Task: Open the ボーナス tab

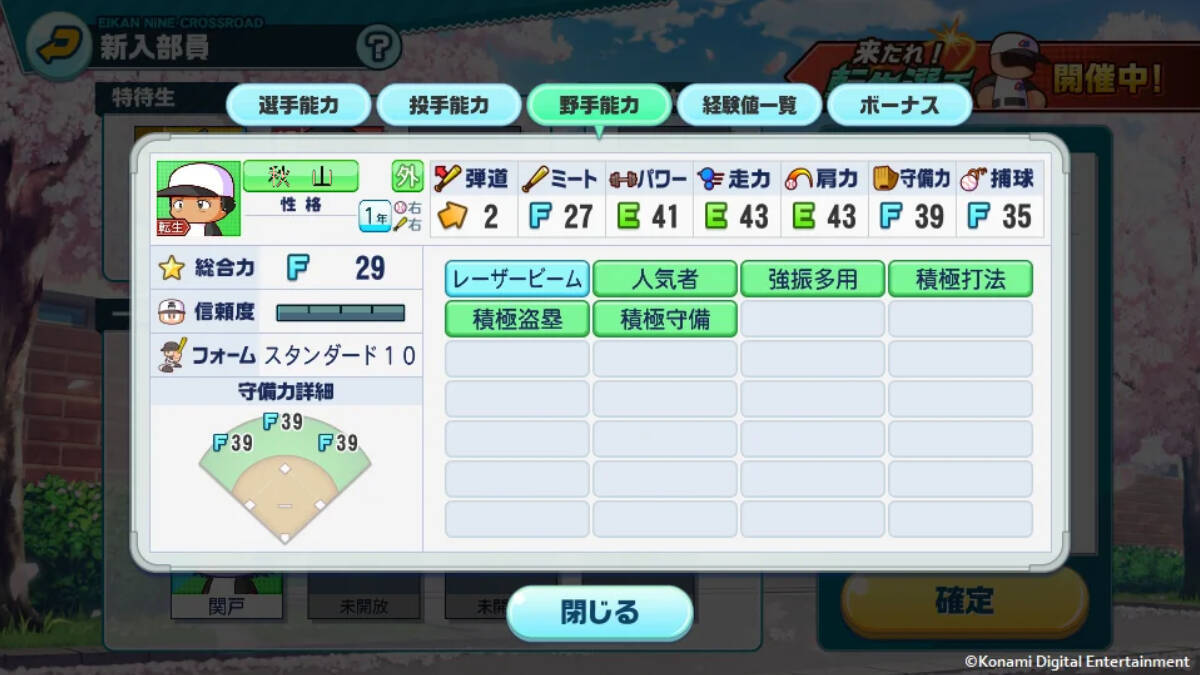Action: [899, 106]
